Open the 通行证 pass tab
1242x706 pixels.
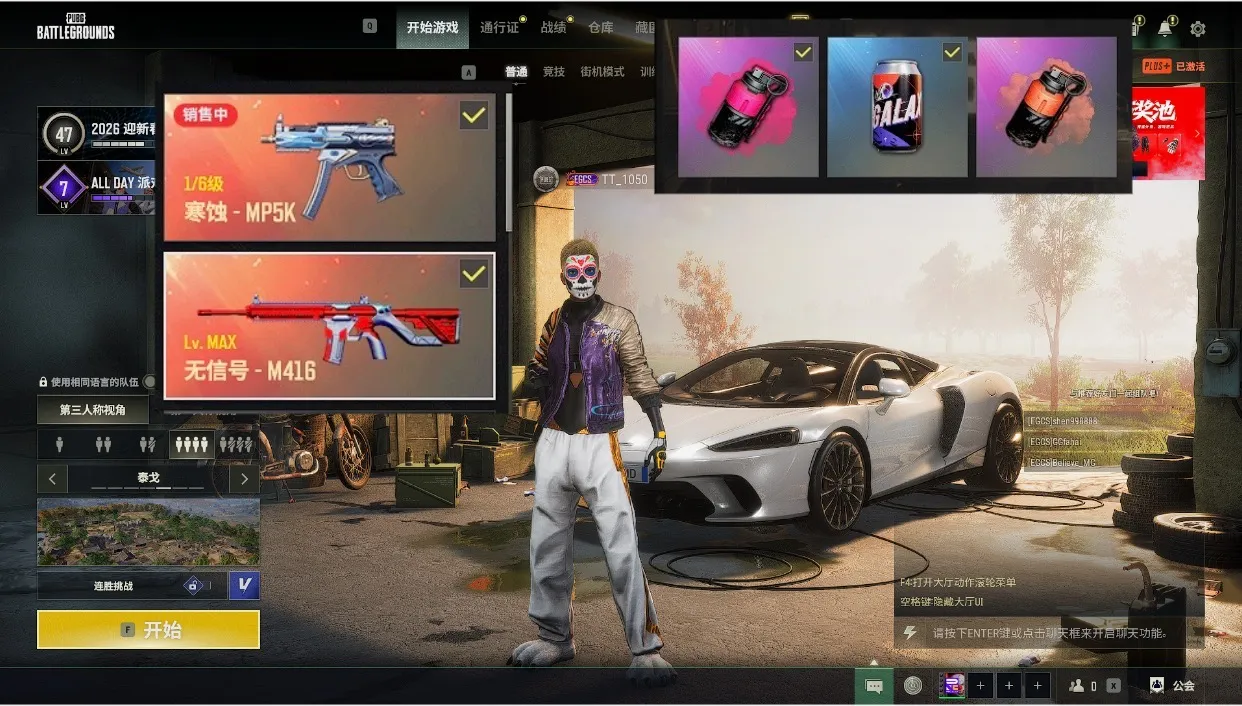pos(499,28)
